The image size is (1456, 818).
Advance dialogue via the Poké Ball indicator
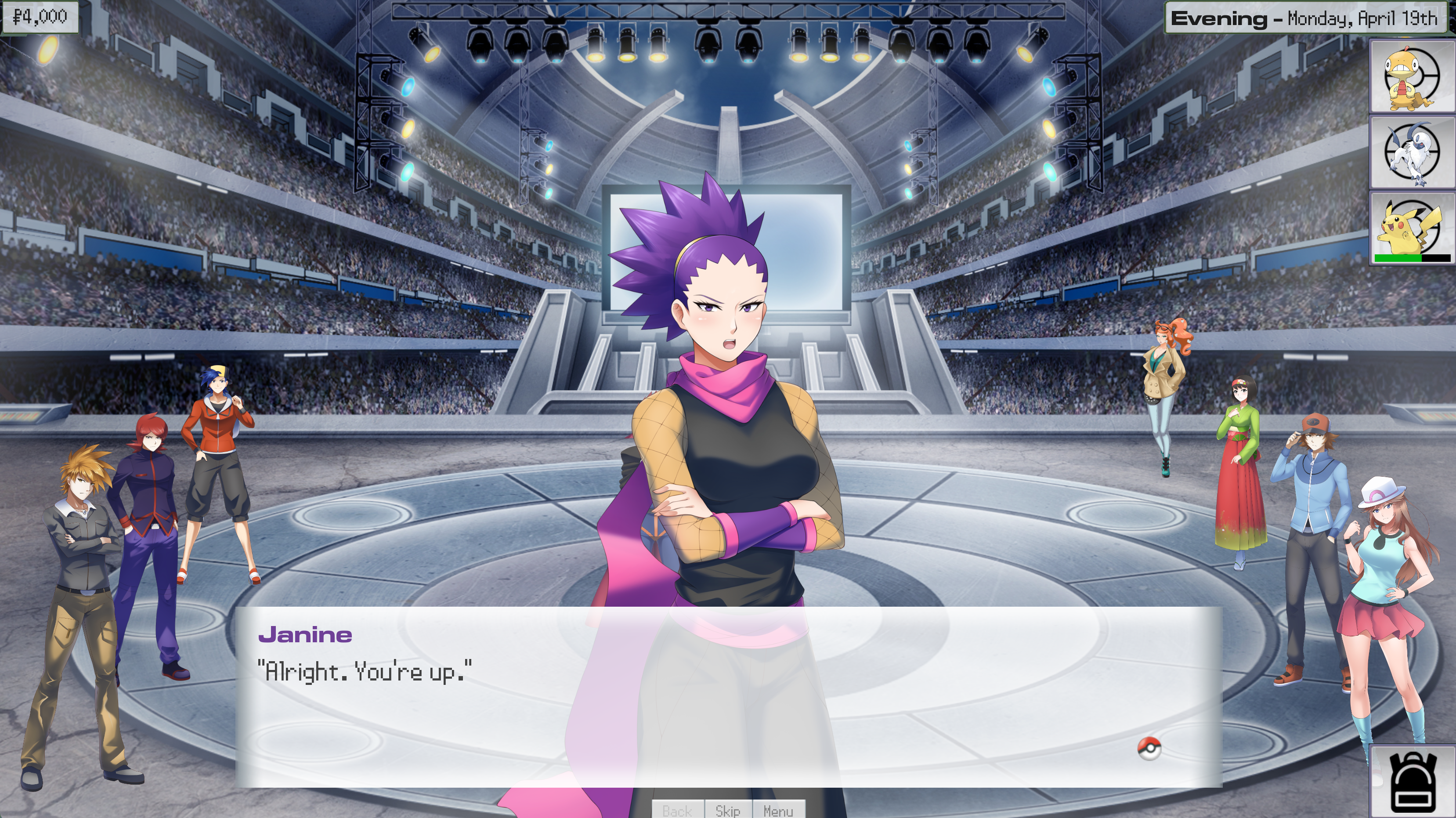click(1149, 749)
